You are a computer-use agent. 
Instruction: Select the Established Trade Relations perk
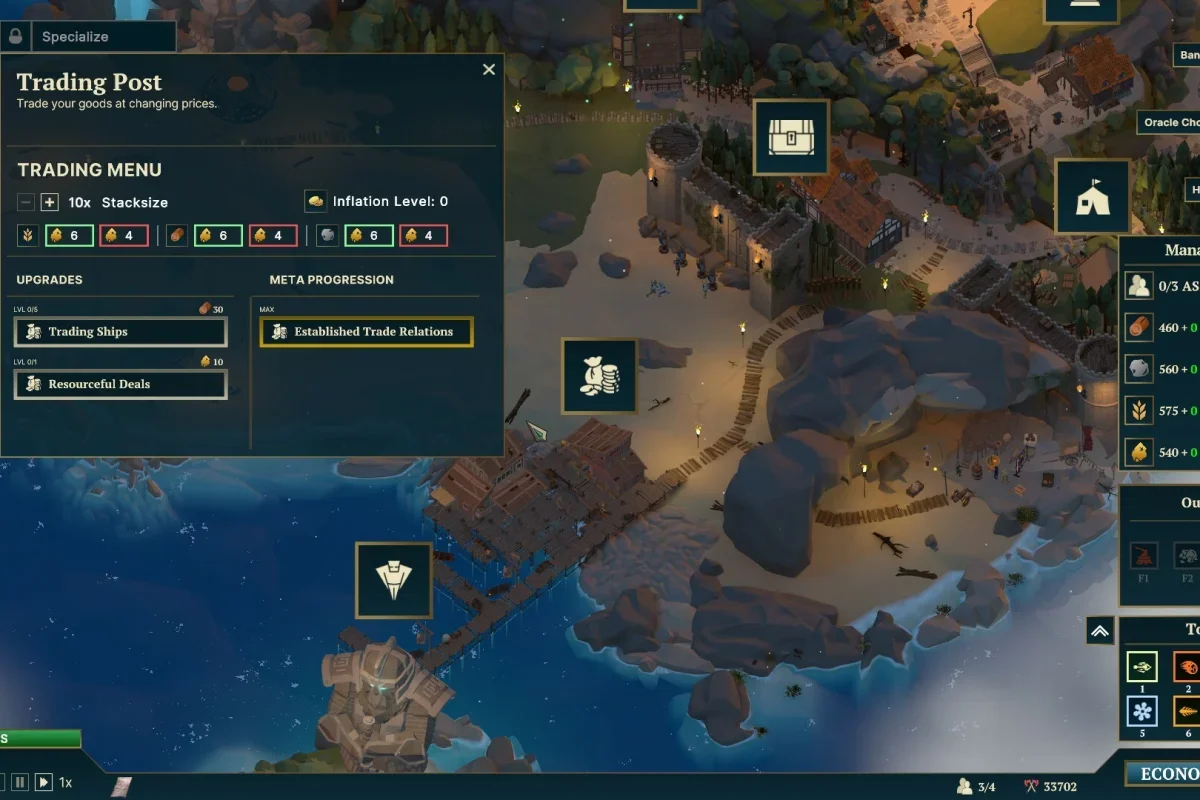pyautogui.click(x=366, y=332)
